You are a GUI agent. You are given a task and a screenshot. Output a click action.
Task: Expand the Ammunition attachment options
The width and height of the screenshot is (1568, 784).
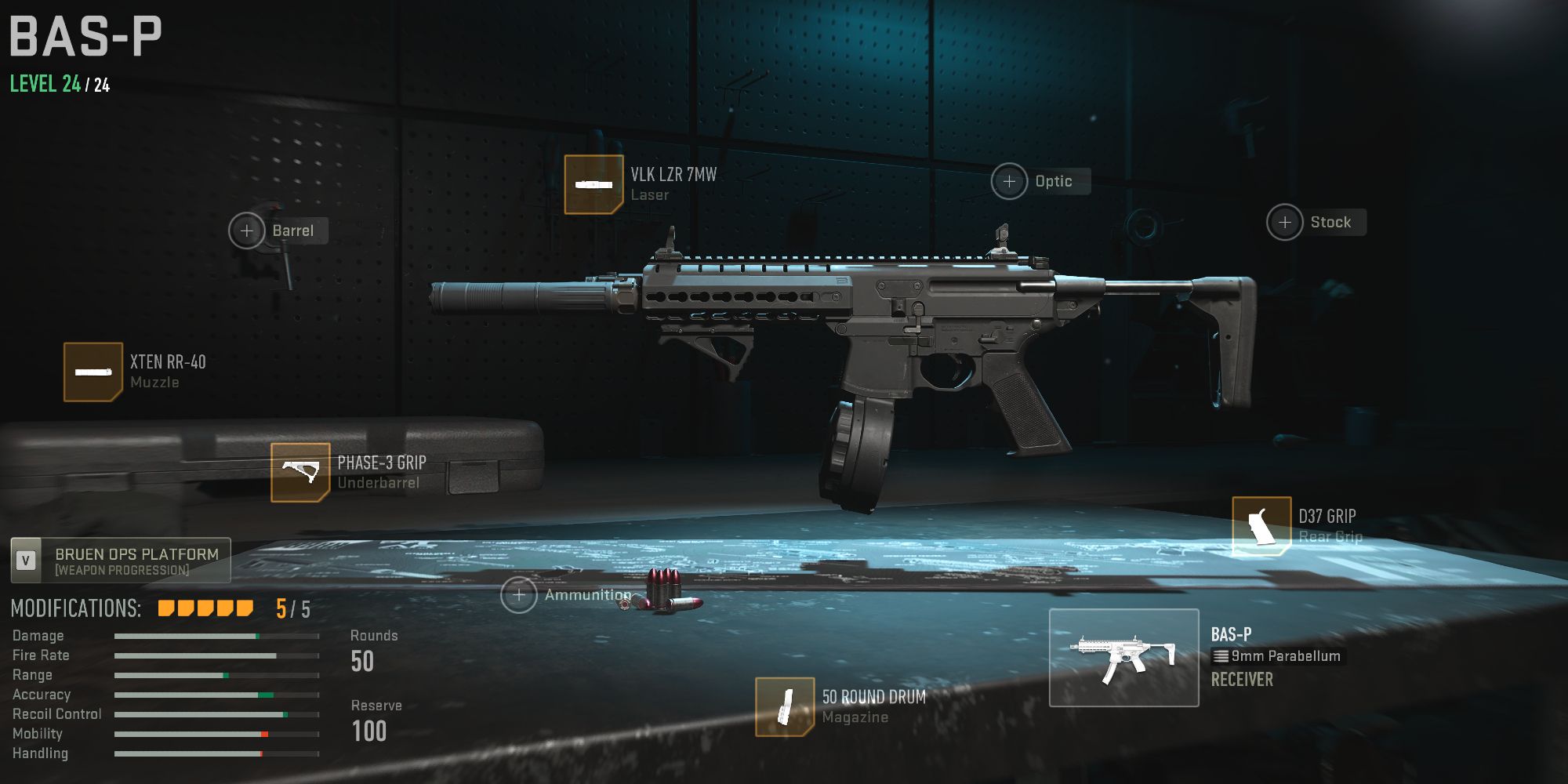(x=521, y=594)
